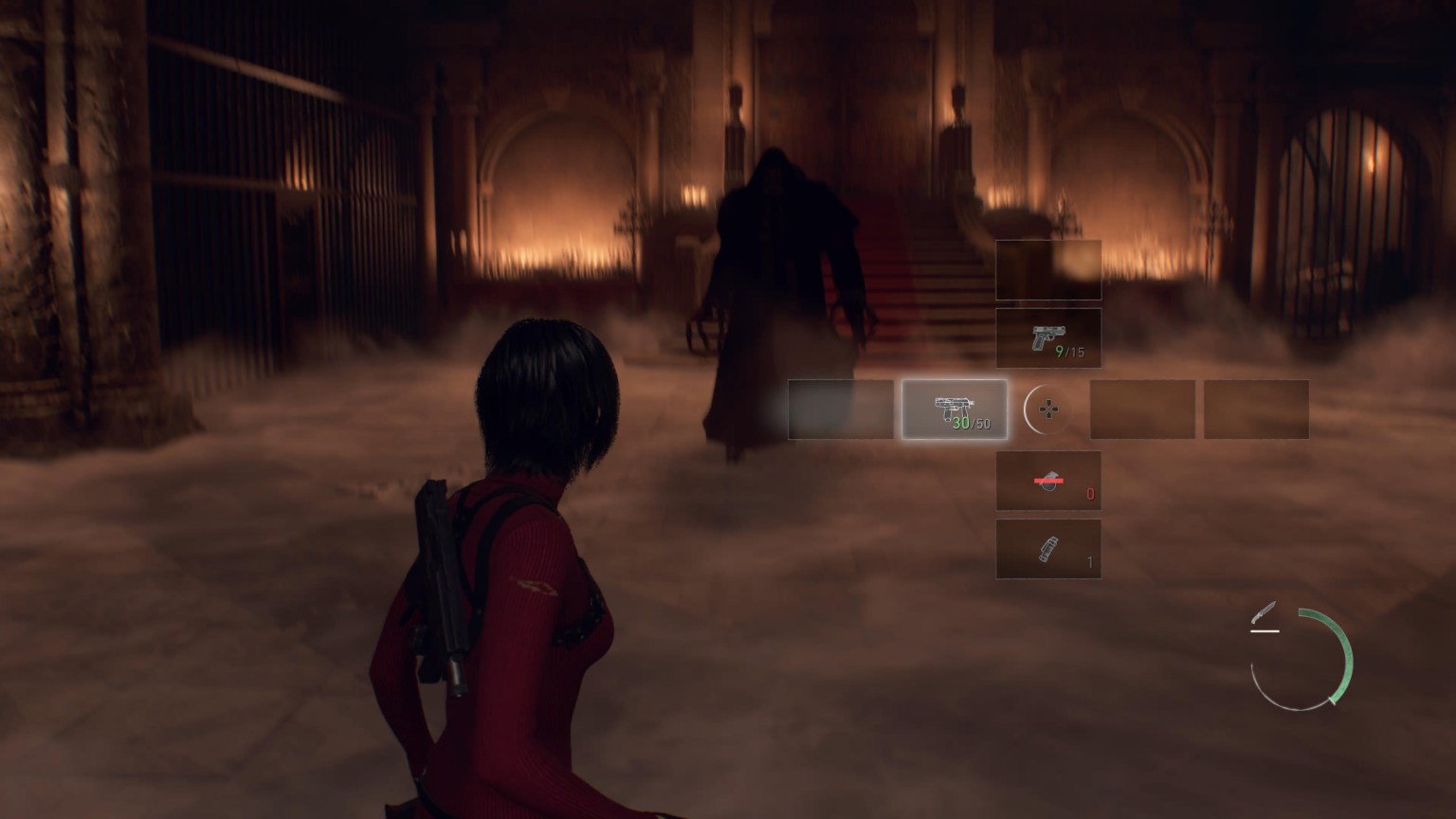Click the highlighted border of the selected SMG slot

tap(955, 382)
